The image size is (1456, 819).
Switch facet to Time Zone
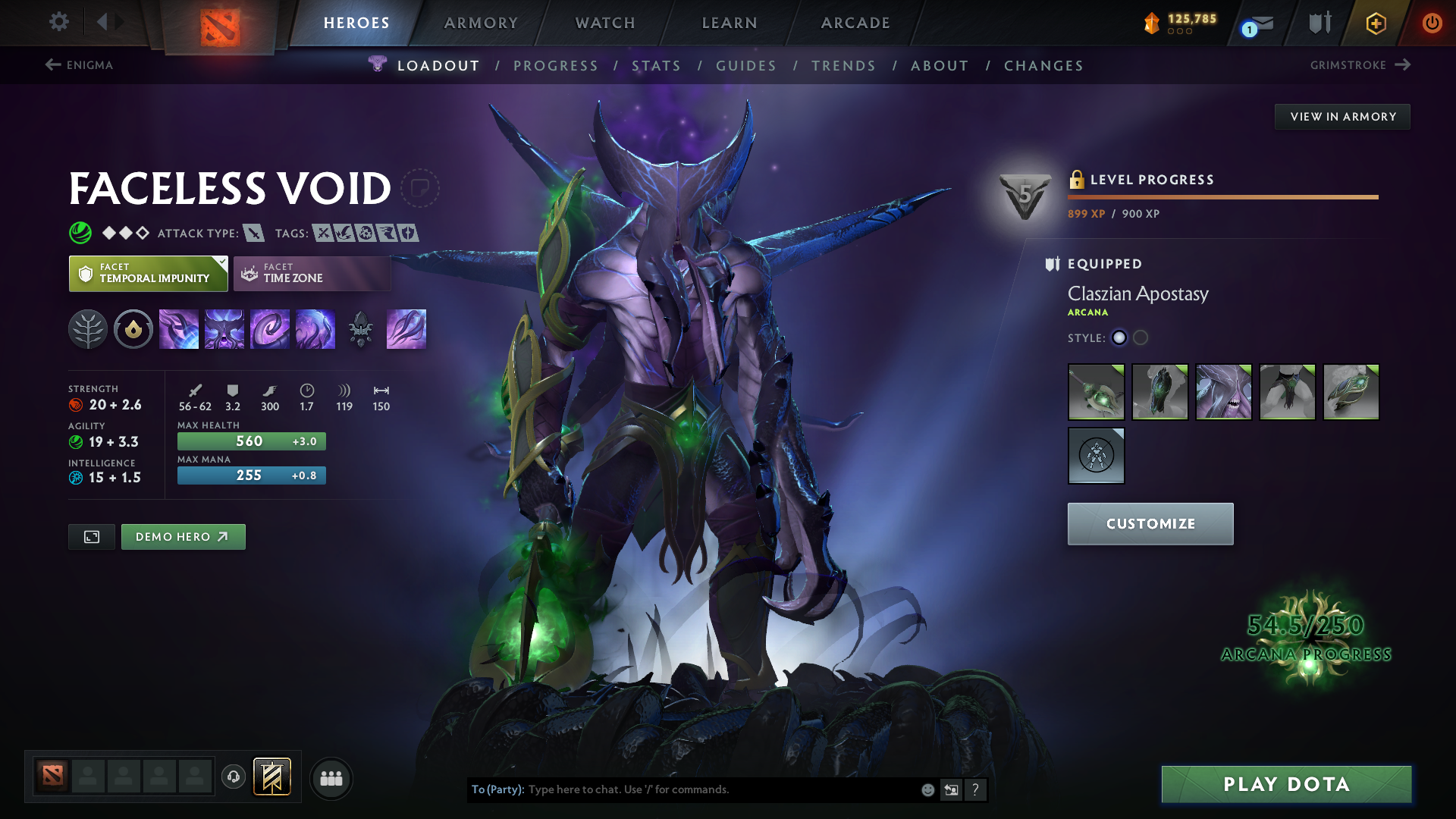click(312, 273)
